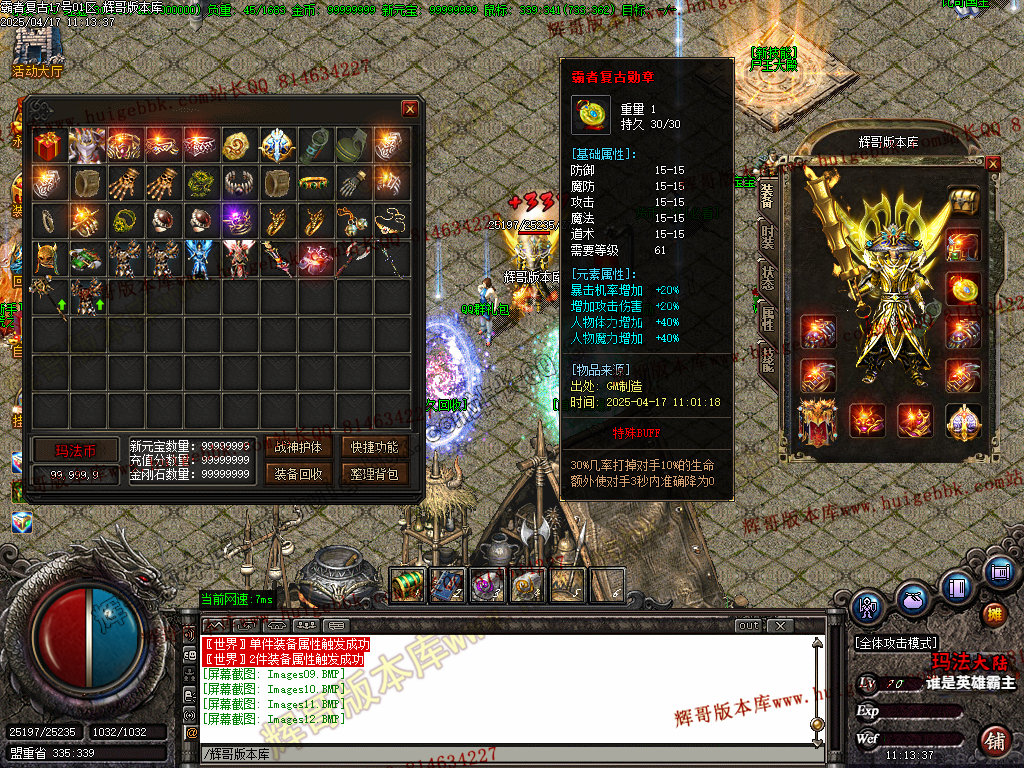Open the 属性 attributes tab

[767, 318]
